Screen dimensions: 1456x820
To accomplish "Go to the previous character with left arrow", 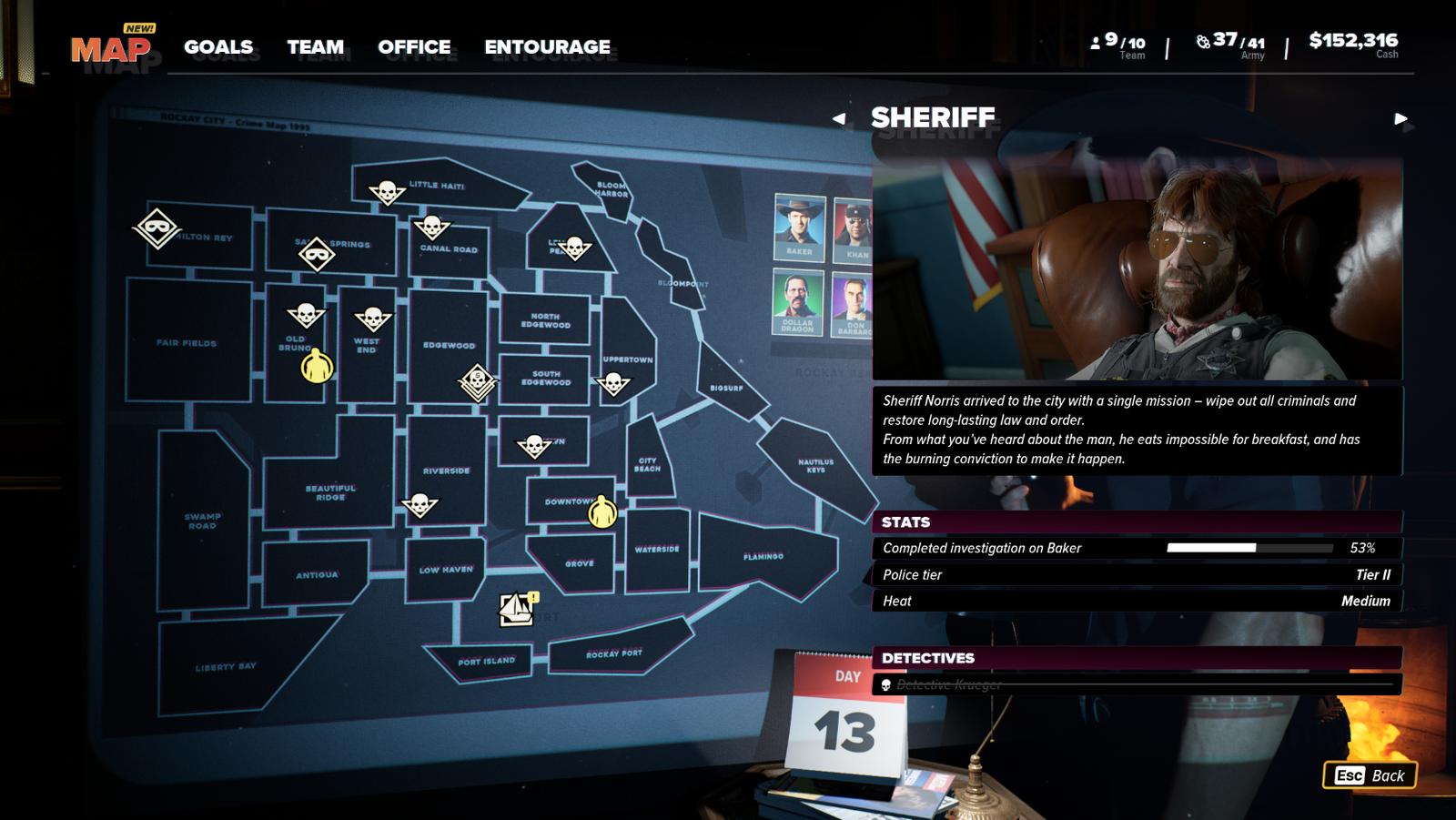I will [x=839, y=118].
